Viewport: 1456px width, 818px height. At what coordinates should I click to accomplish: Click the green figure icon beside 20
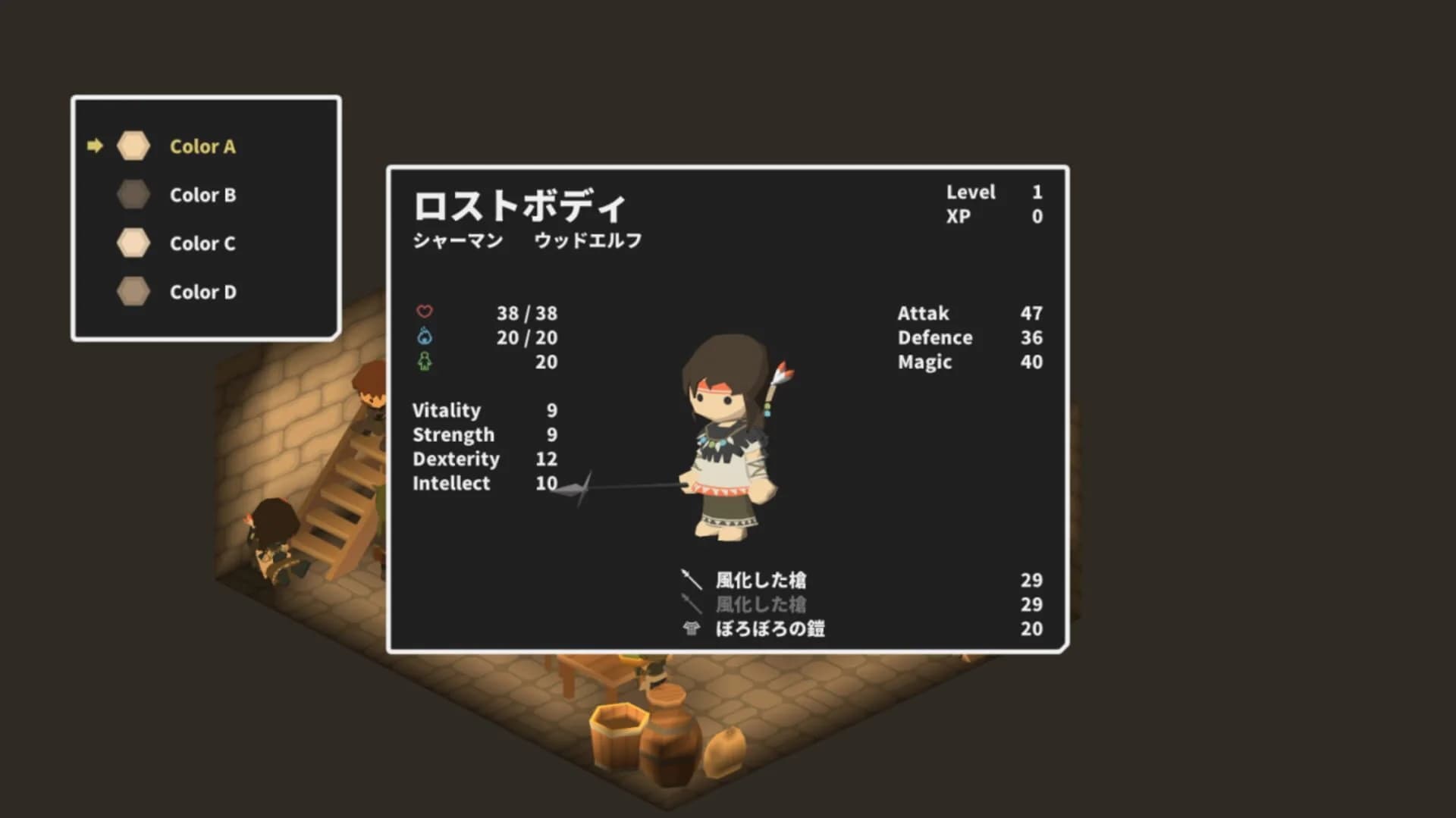coord(425,362)
